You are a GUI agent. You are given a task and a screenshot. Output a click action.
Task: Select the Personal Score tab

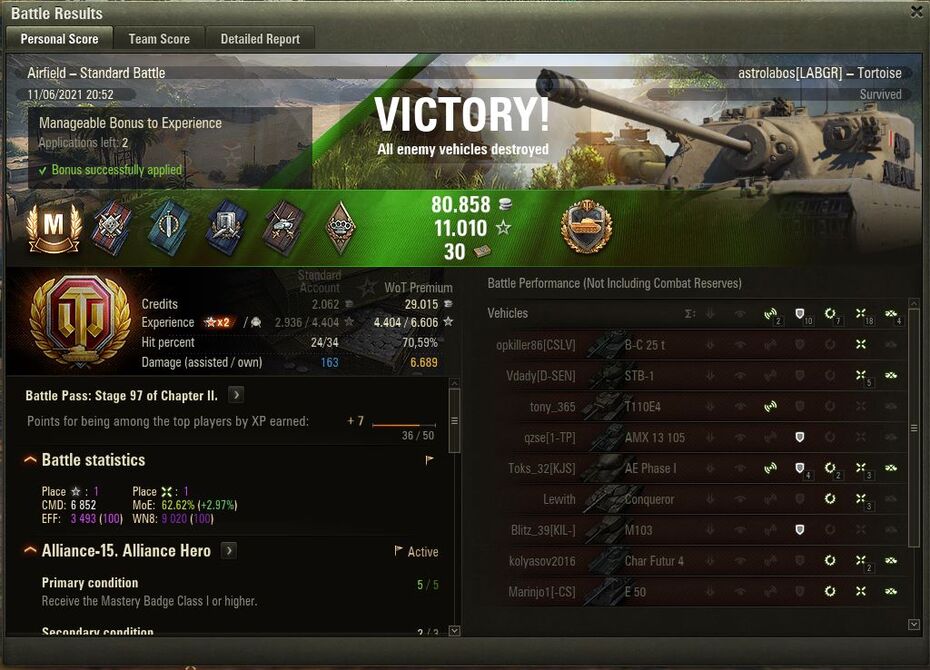click(60, 39)
